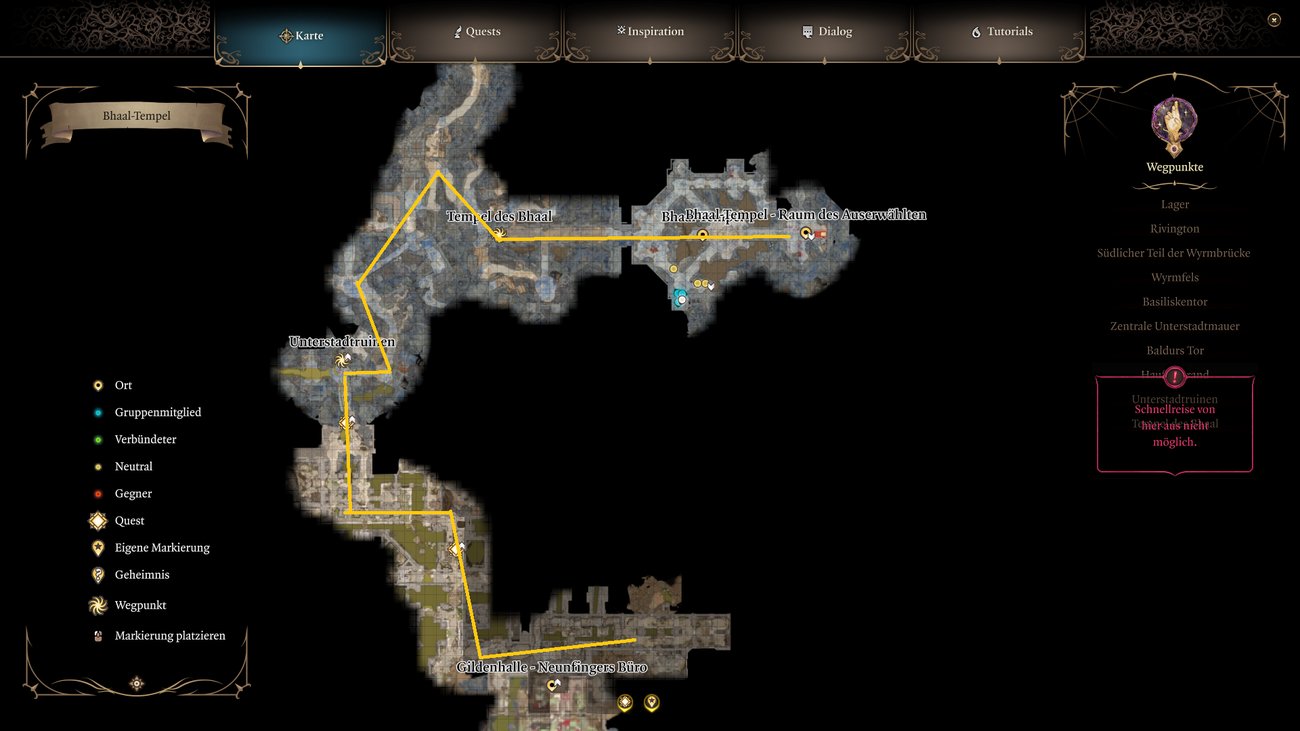The height and width of the screenshot is (731, 1300).
Task: Toggle the Ort markers via legend dot
Action: pyautogui.click(x=97, y=385)
